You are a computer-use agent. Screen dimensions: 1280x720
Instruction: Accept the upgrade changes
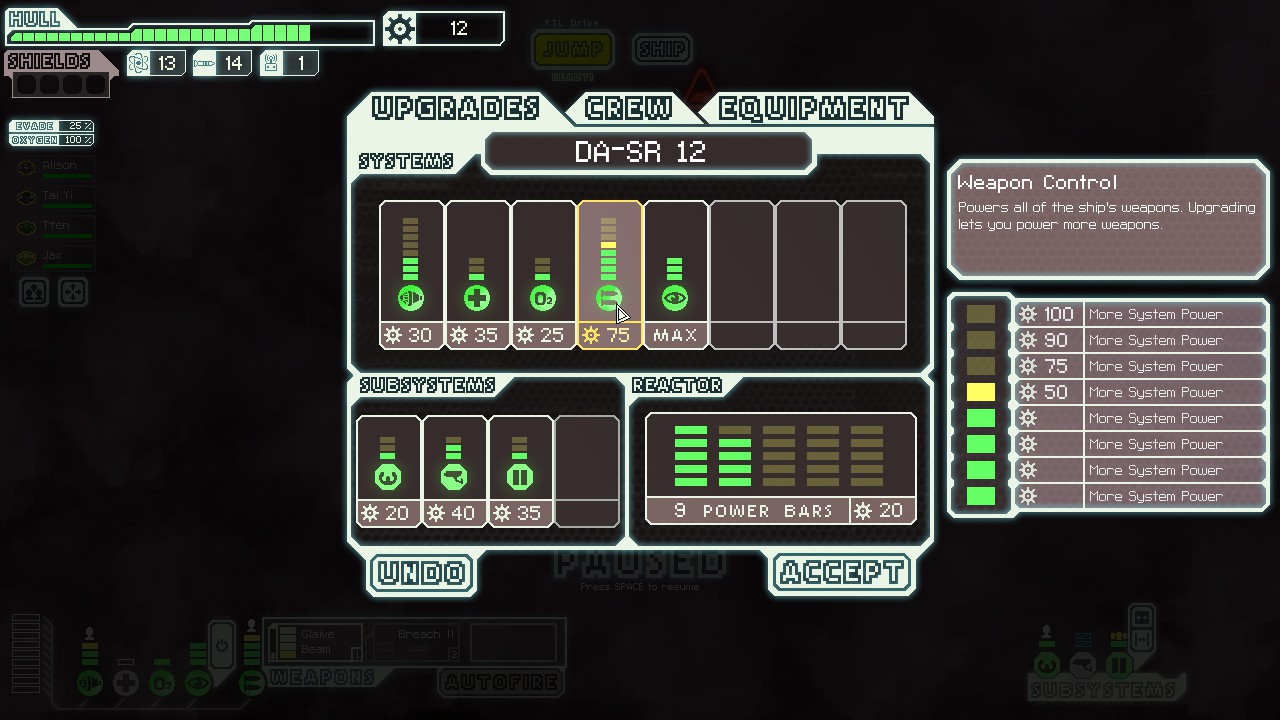(x=842, y=573)
